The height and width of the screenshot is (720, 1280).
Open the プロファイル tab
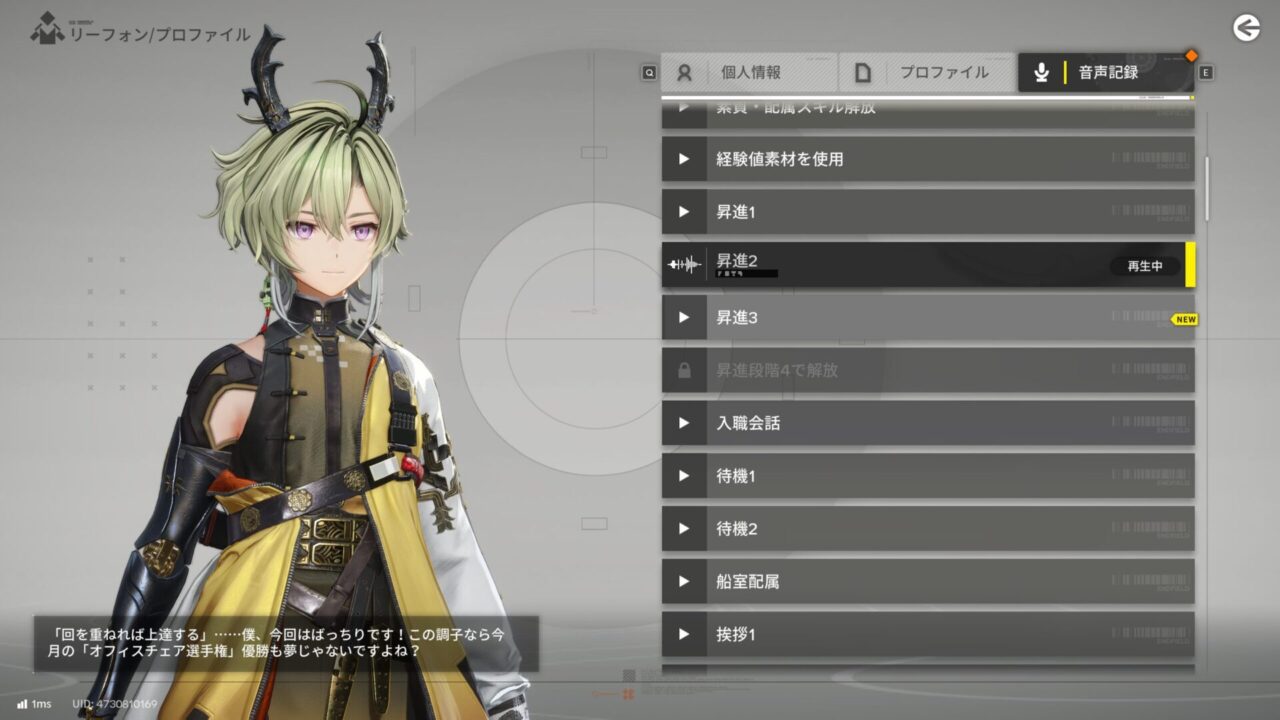click(927, 73)
